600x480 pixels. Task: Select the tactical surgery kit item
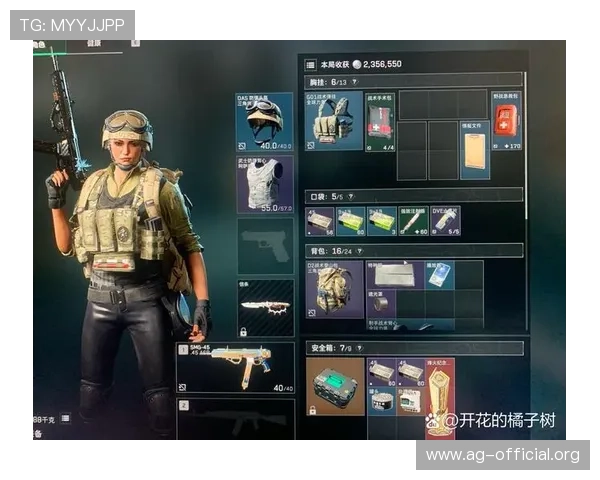tap(380, 120)
